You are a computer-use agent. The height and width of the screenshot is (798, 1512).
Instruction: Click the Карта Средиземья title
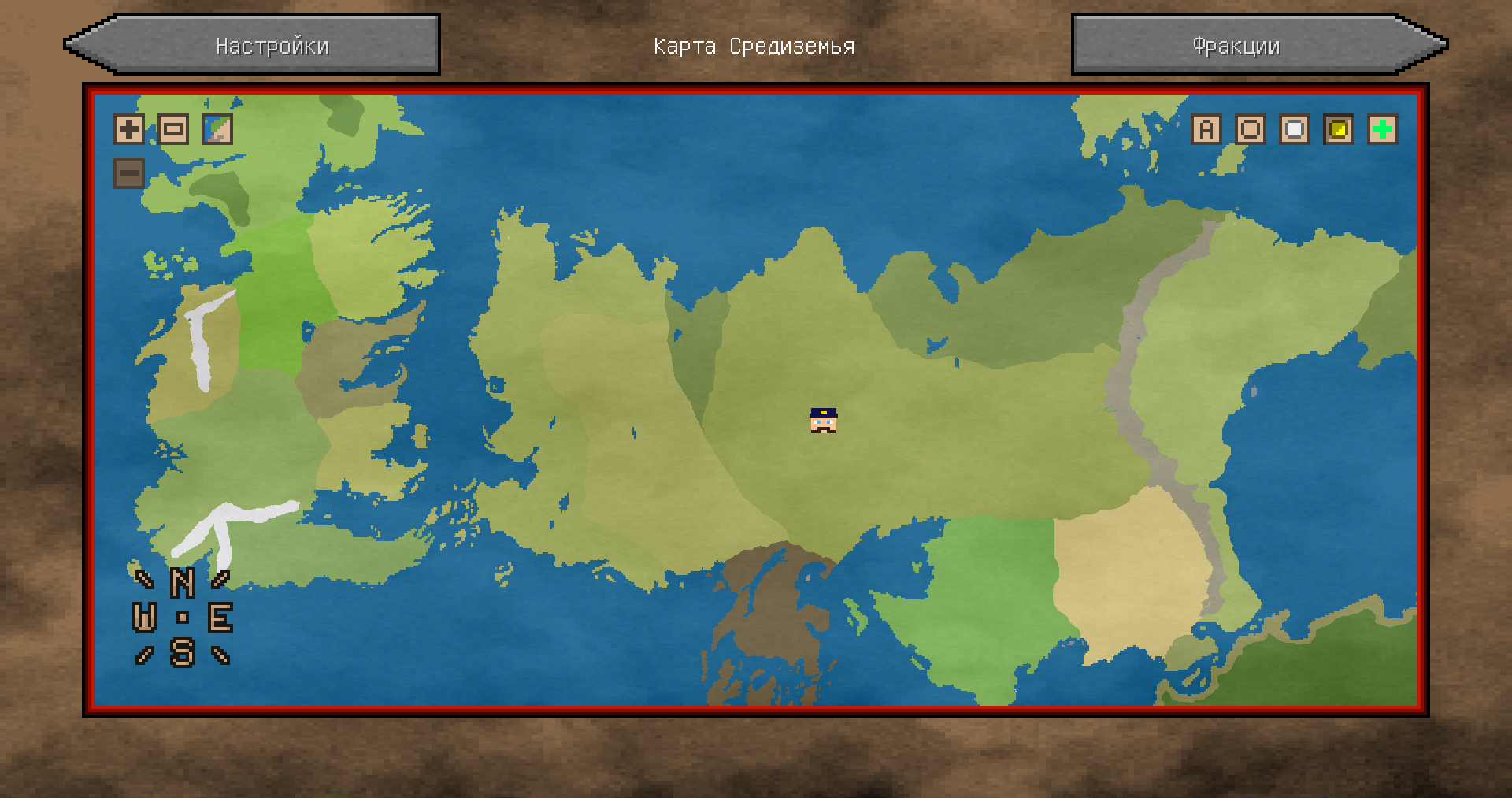coord(754,45)
